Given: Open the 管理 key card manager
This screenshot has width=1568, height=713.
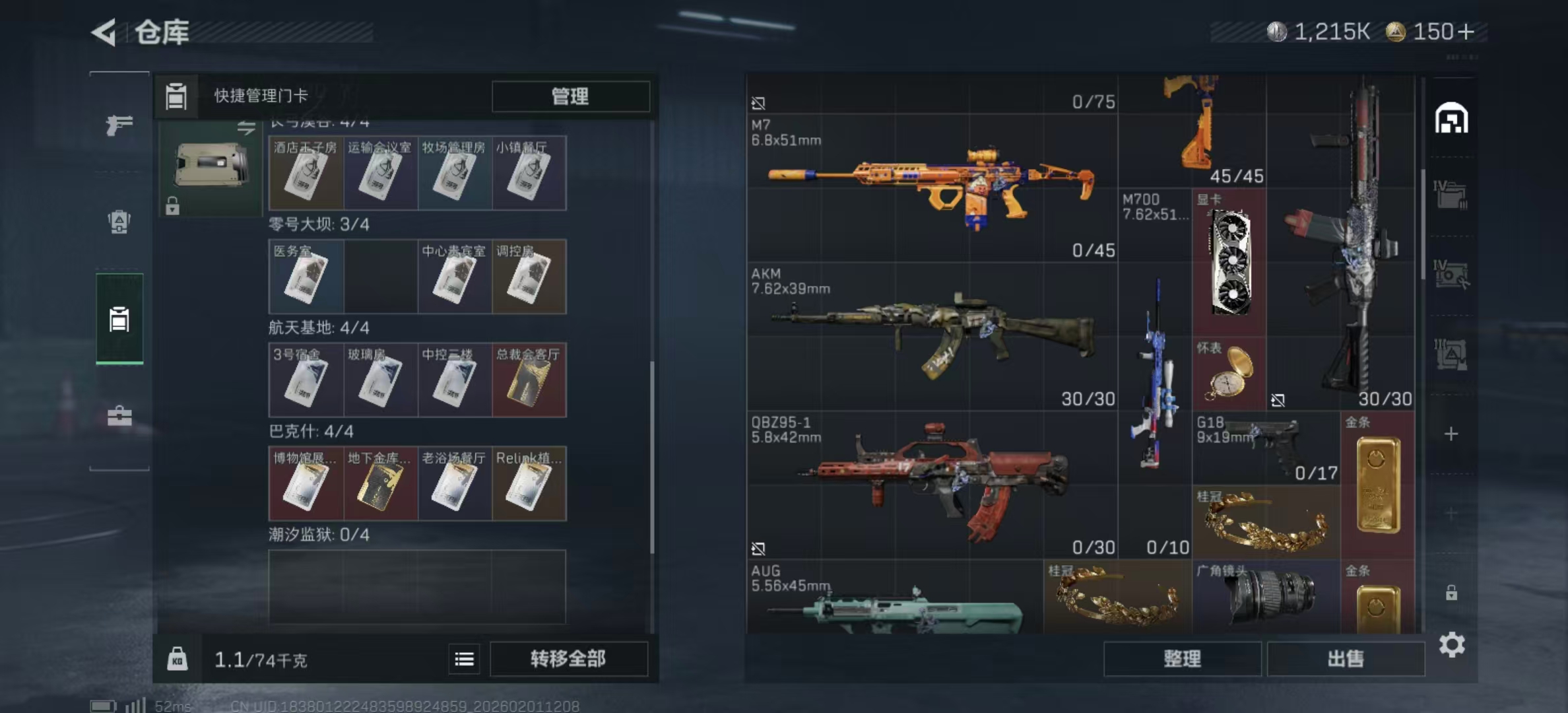Looking at the screenshot, I should tap(570, 96).
